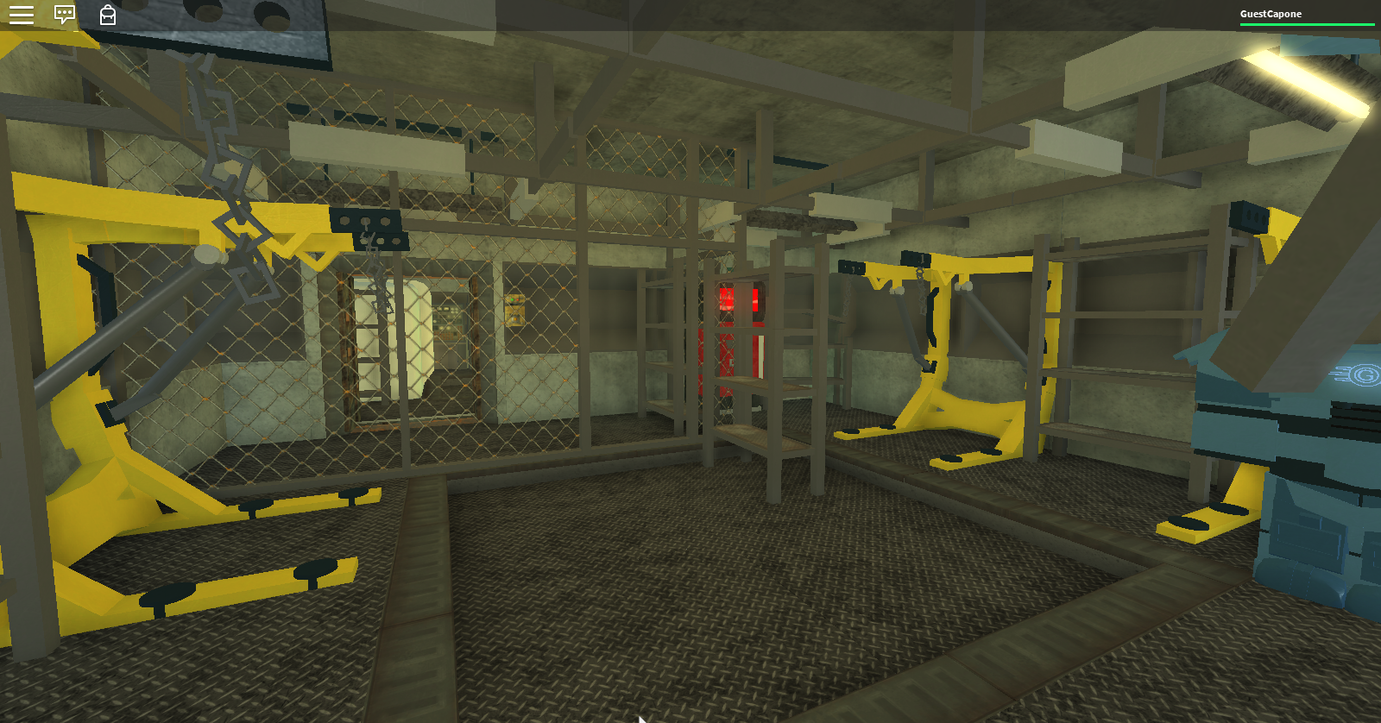Open the Roblox hamburger menu
1381x723 pixels.
(x=20, y=14)
